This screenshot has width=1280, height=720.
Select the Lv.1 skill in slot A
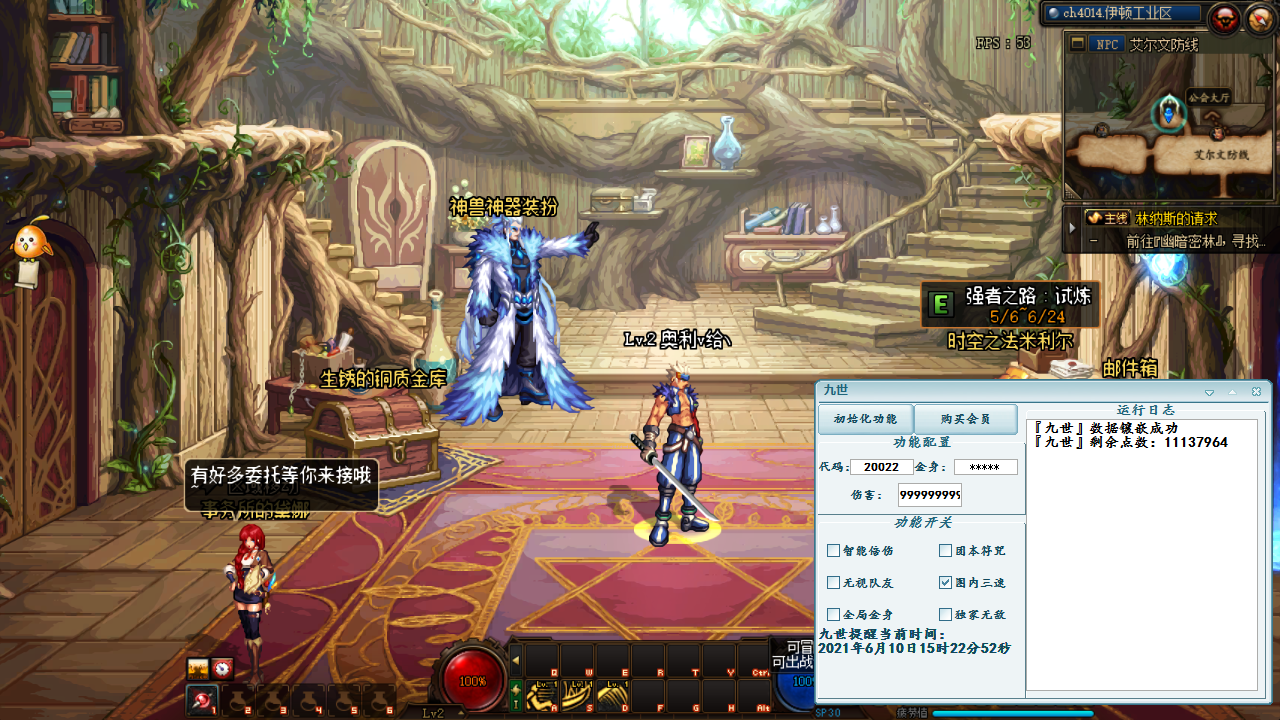tap(540, 696)
